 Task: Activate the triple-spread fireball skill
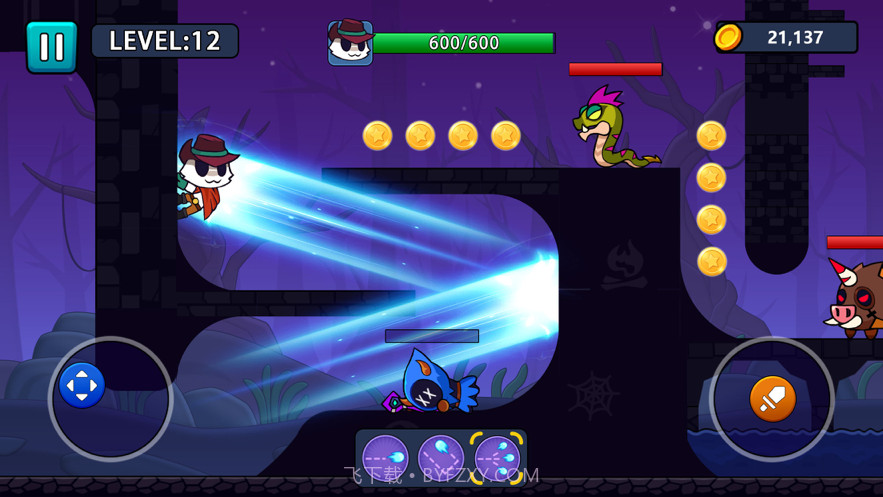pos(497,458)
